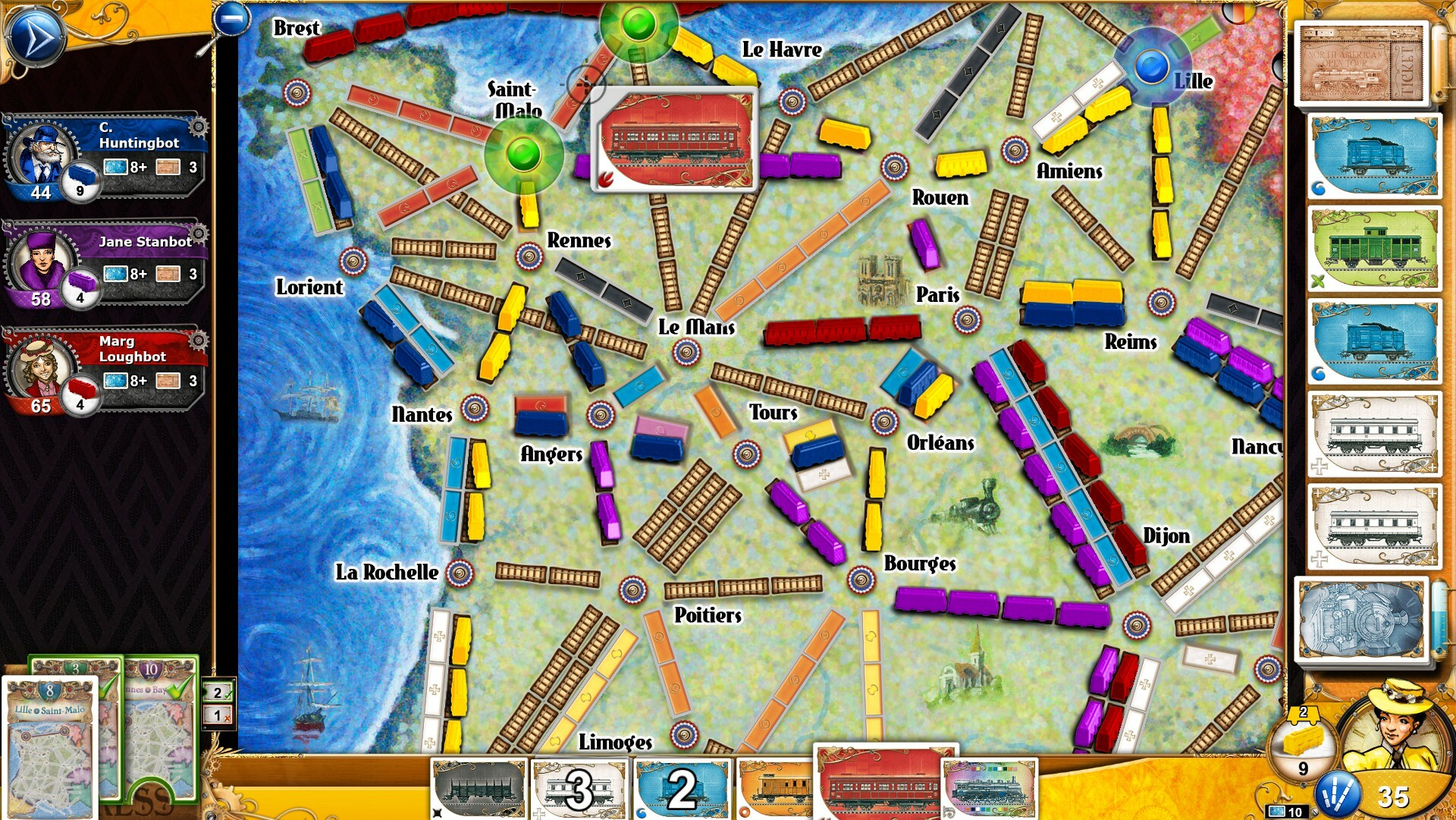Toggle the zoom-out magnifier above the map
This screenshot has height=820, width=1456.
pyautogui.click(x=230, y=19)
